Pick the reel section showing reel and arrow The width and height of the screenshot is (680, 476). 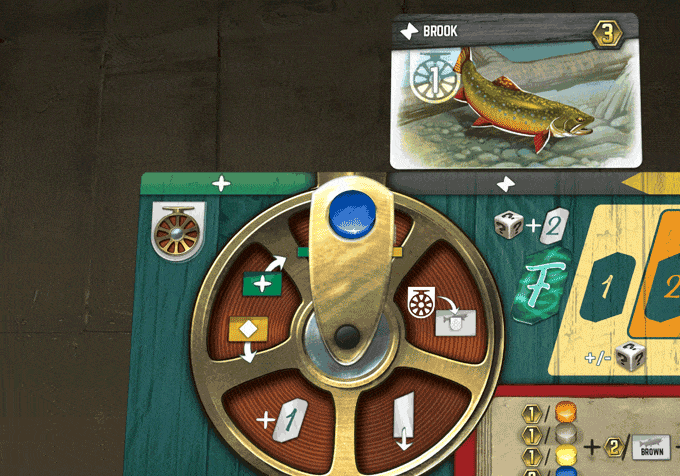click(440, 310)
